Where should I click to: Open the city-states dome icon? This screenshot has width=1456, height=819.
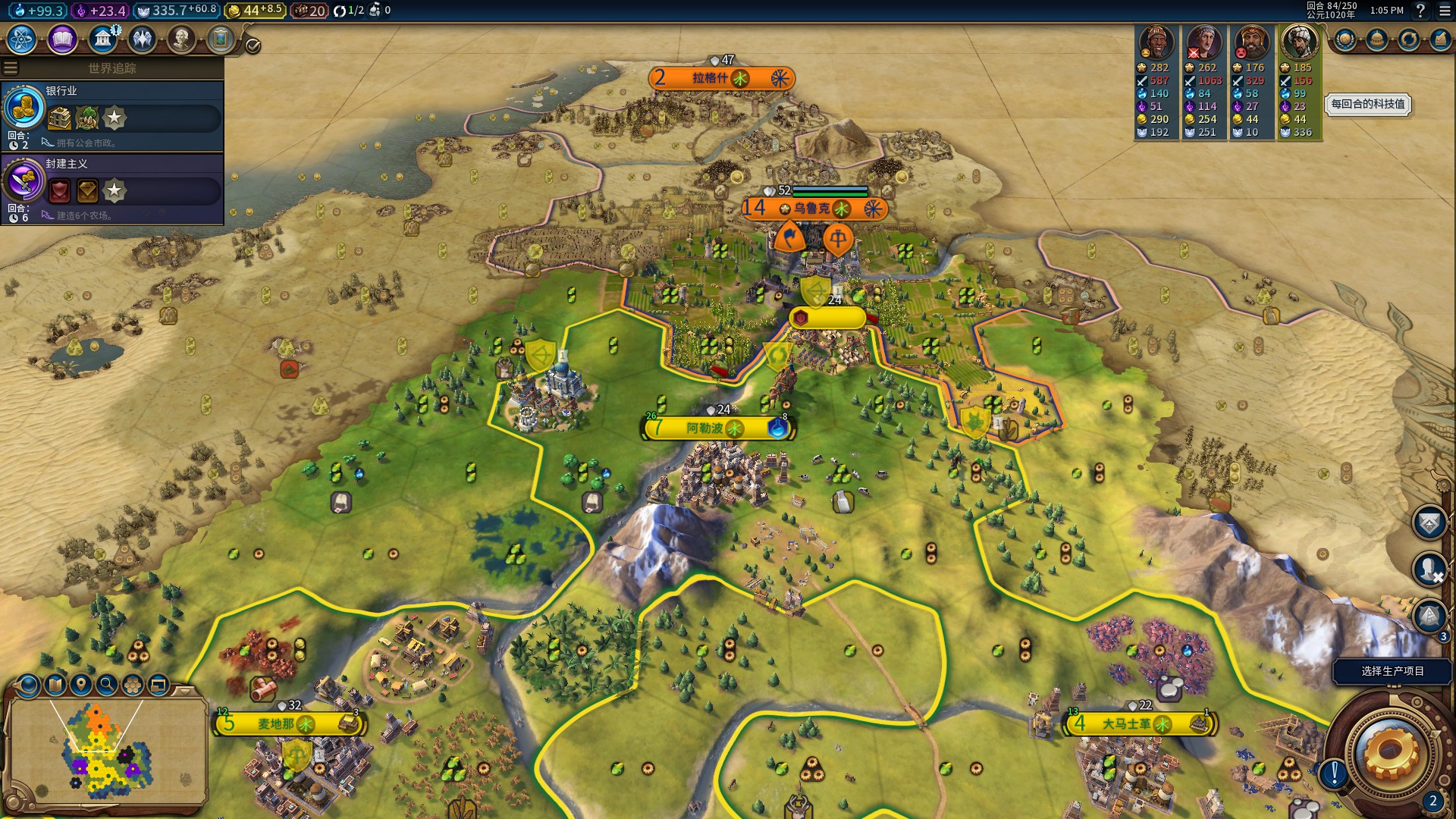pyautogui.click(x=1377, y=39)
